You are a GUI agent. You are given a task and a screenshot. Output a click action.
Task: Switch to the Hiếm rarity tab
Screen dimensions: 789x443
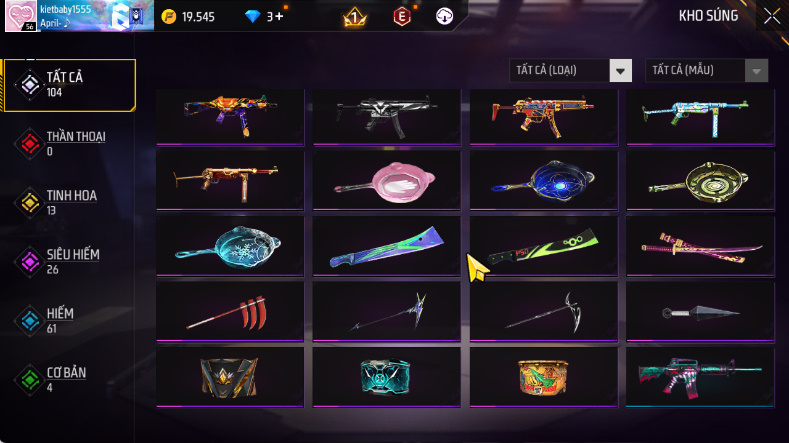pyautogui.click(x=69, y=320)
